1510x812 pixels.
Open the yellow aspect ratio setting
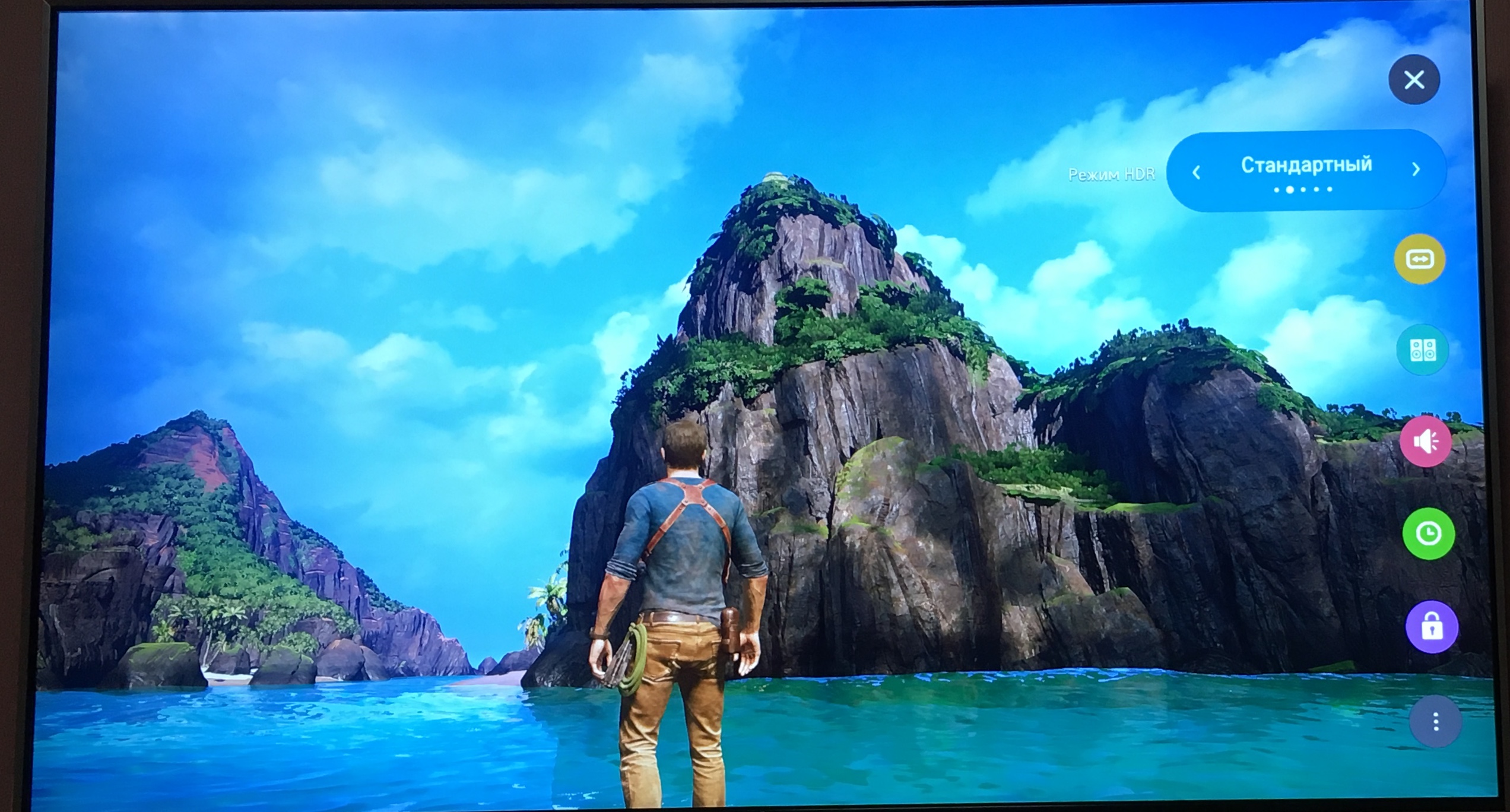[x=1420, y=259]
